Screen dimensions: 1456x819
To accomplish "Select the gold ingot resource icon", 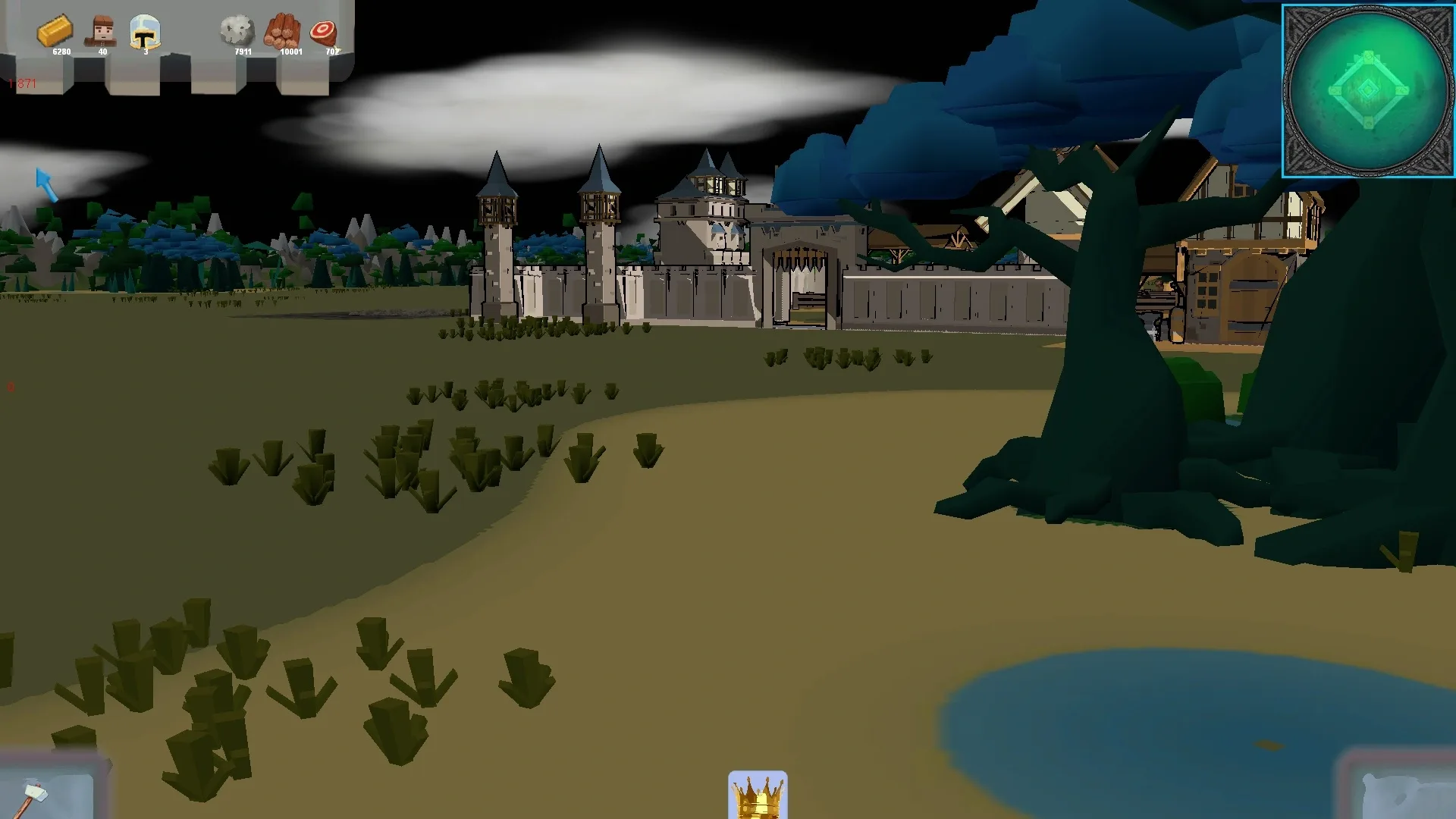I will coord(56,32).
